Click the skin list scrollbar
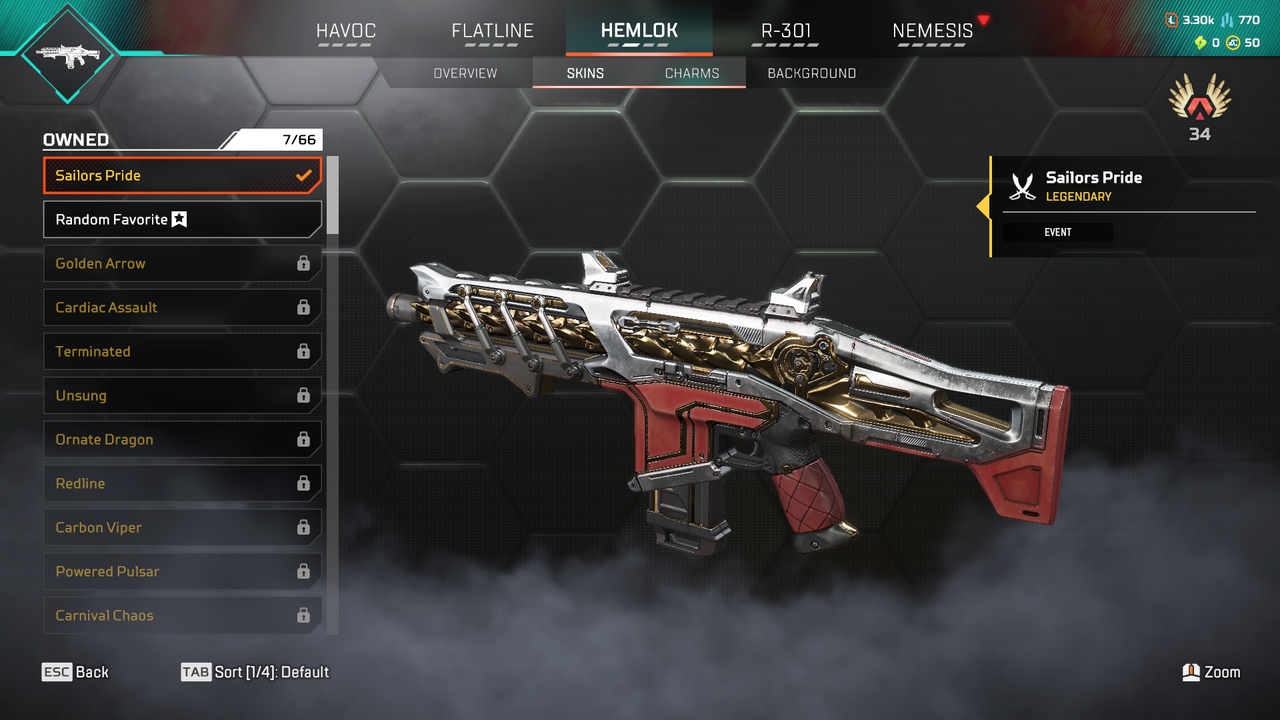Image resolution: width=1280 pixels, height=720 pixels. pyautogui.click(x=333, y=195)
